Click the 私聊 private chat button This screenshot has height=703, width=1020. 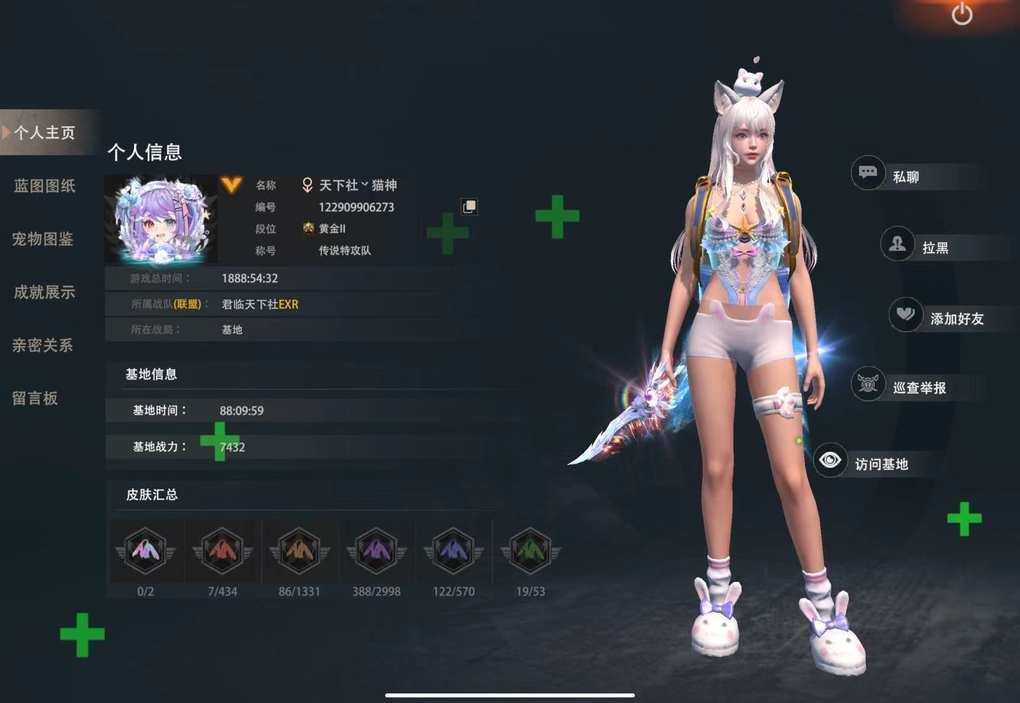pyautogui.click(x=904, y=176)
